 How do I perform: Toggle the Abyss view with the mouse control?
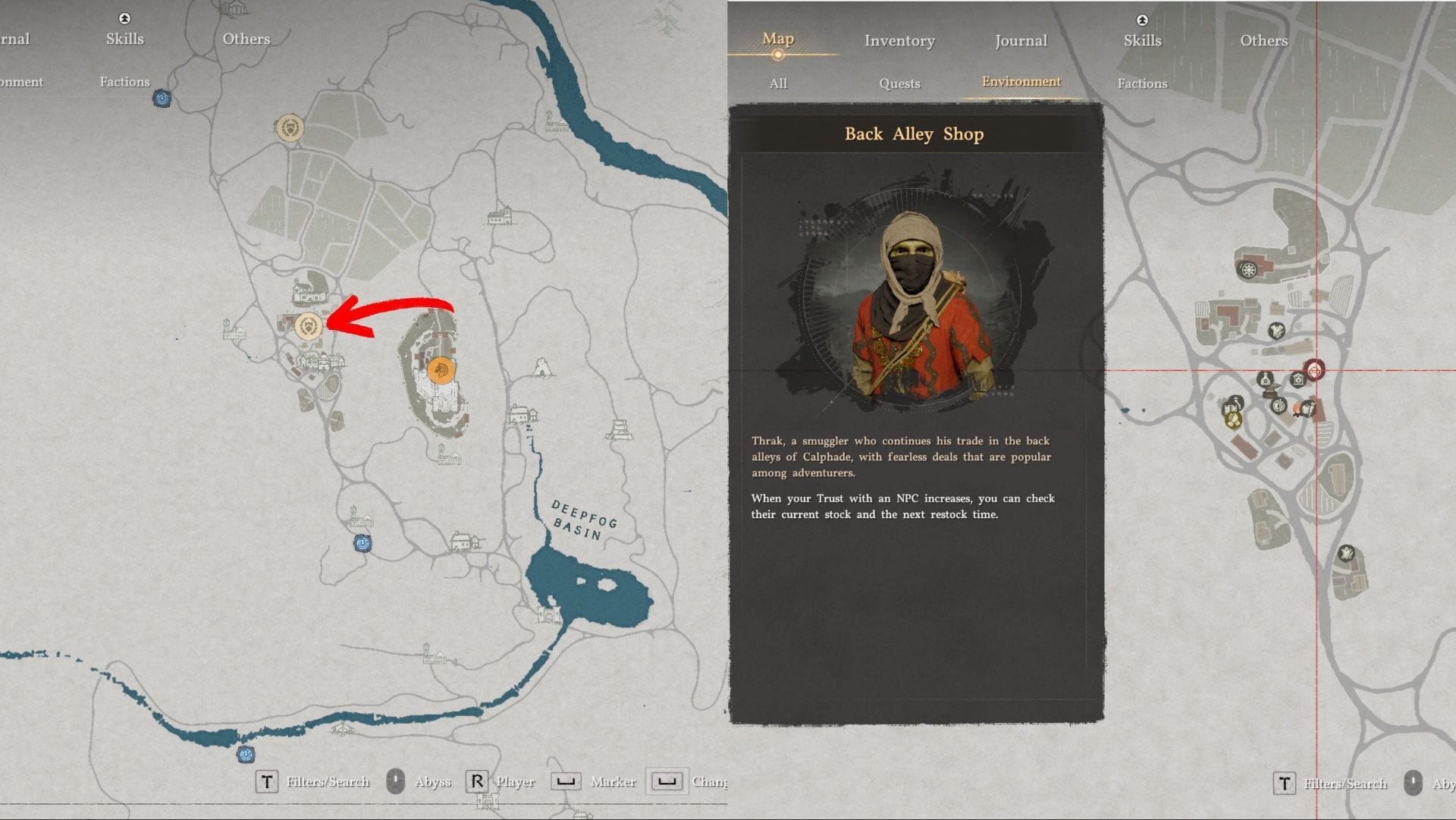click(x=397, y=781)
